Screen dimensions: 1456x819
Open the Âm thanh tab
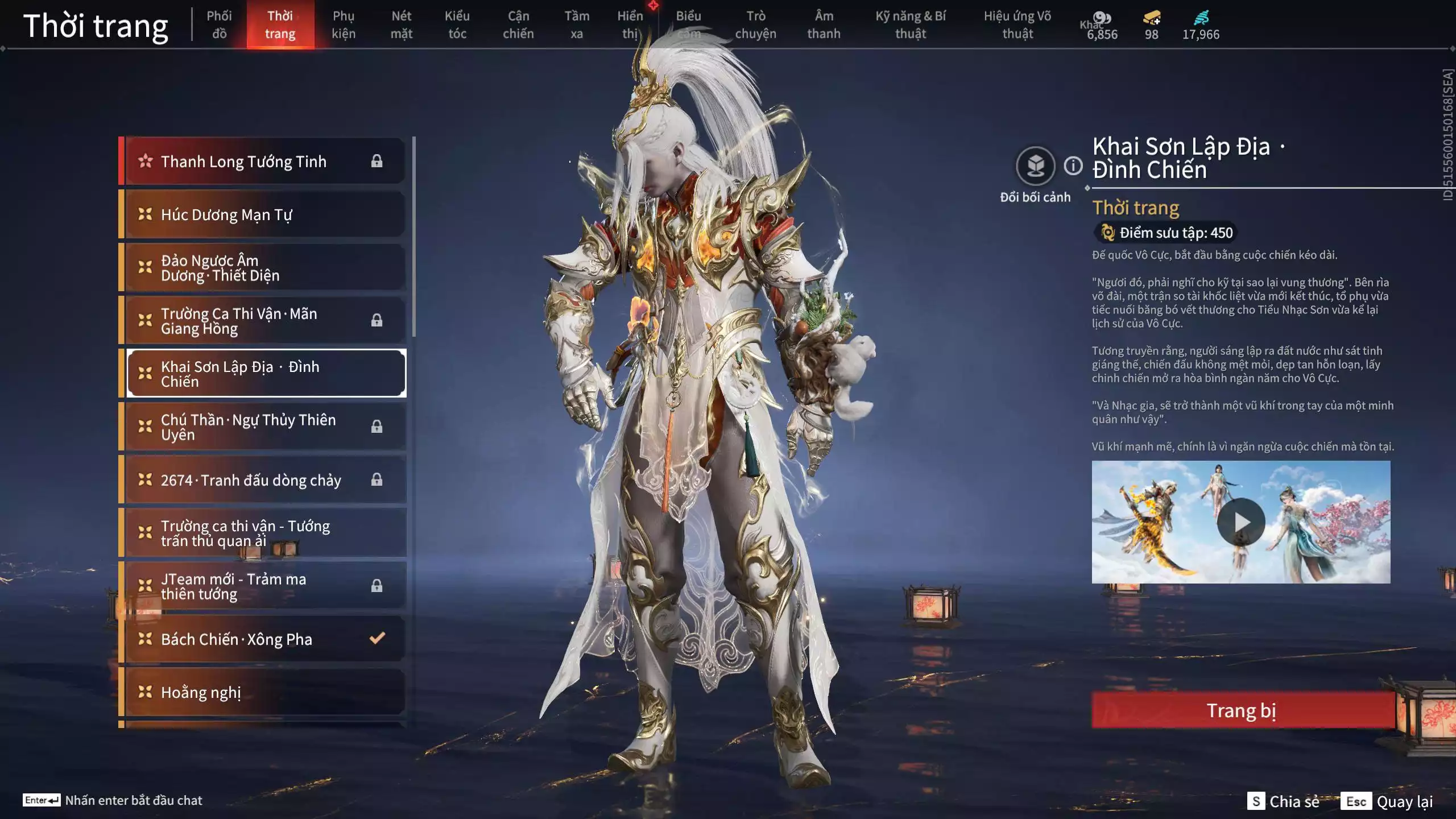click(824, 25)
